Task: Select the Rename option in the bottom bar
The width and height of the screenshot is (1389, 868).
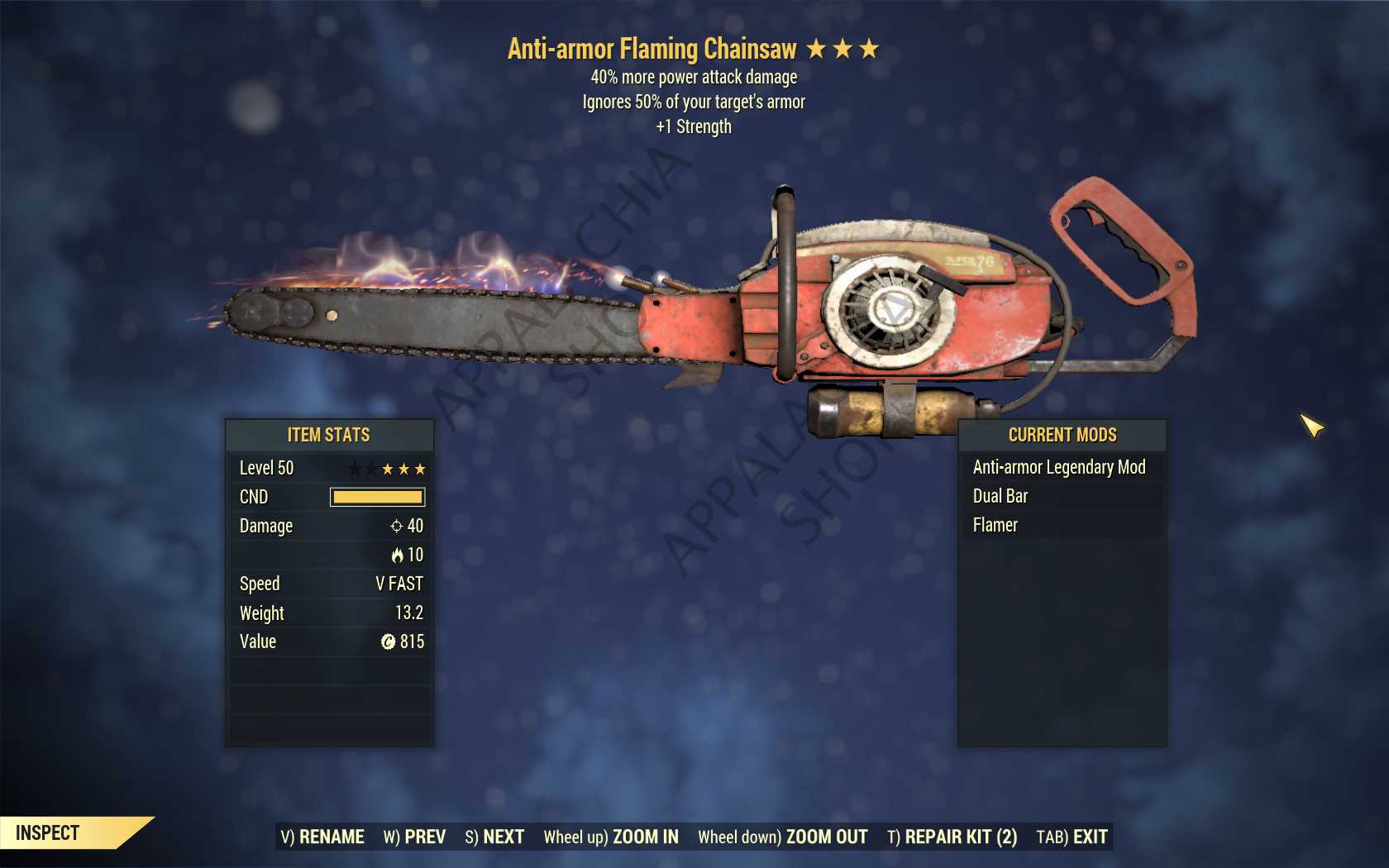Action: 322,837
